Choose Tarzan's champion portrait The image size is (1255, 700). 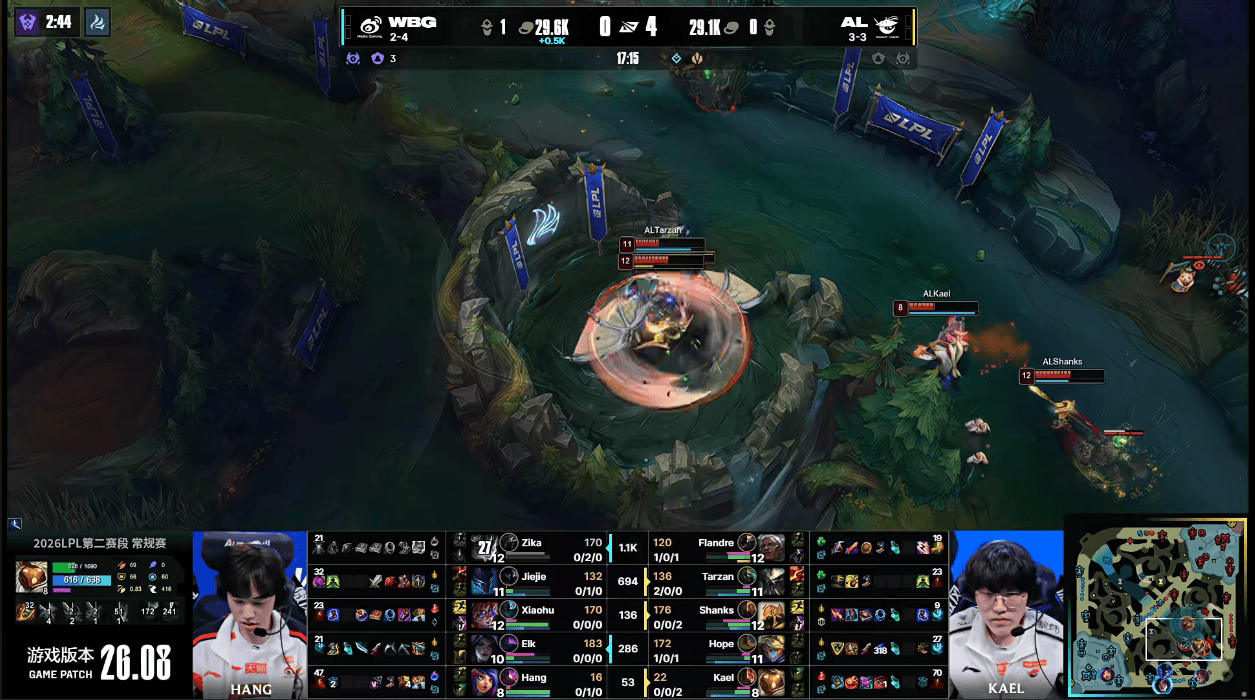[x=772, y=580]
